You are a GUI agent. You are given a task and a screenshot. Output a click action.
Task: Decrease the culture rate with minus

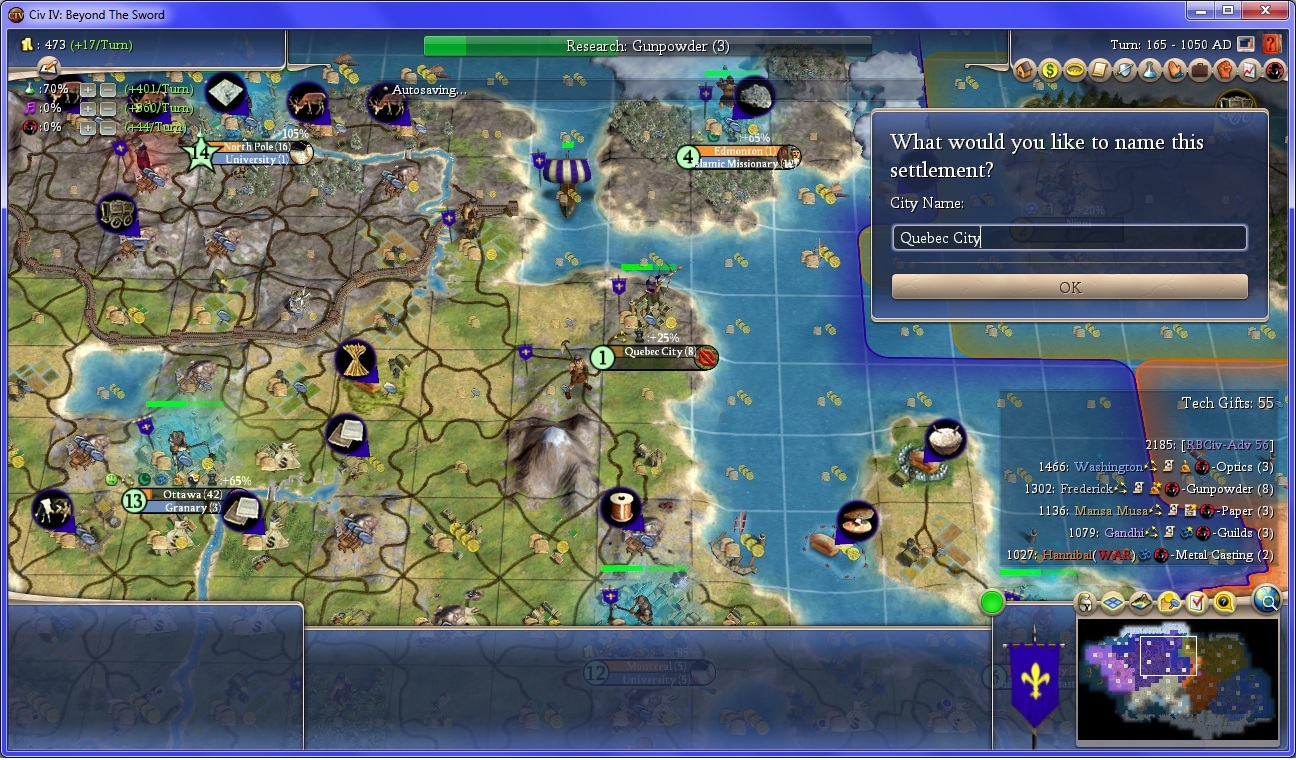pos(107,108)
